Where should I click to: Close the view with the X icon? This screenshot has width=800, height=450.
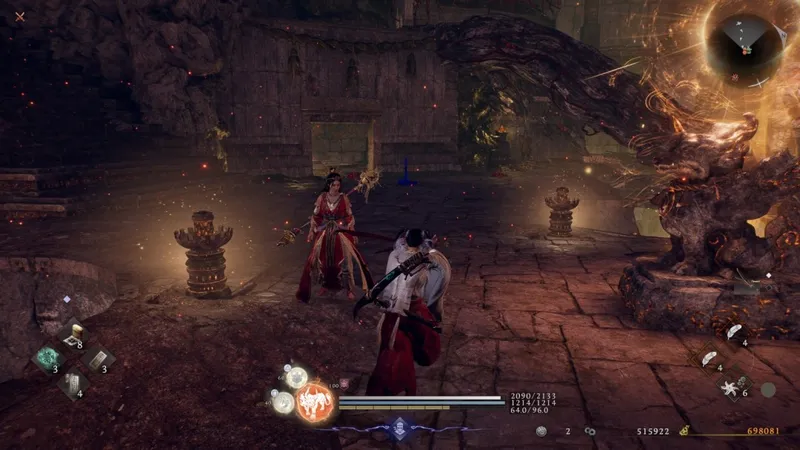tap(20, 16)
